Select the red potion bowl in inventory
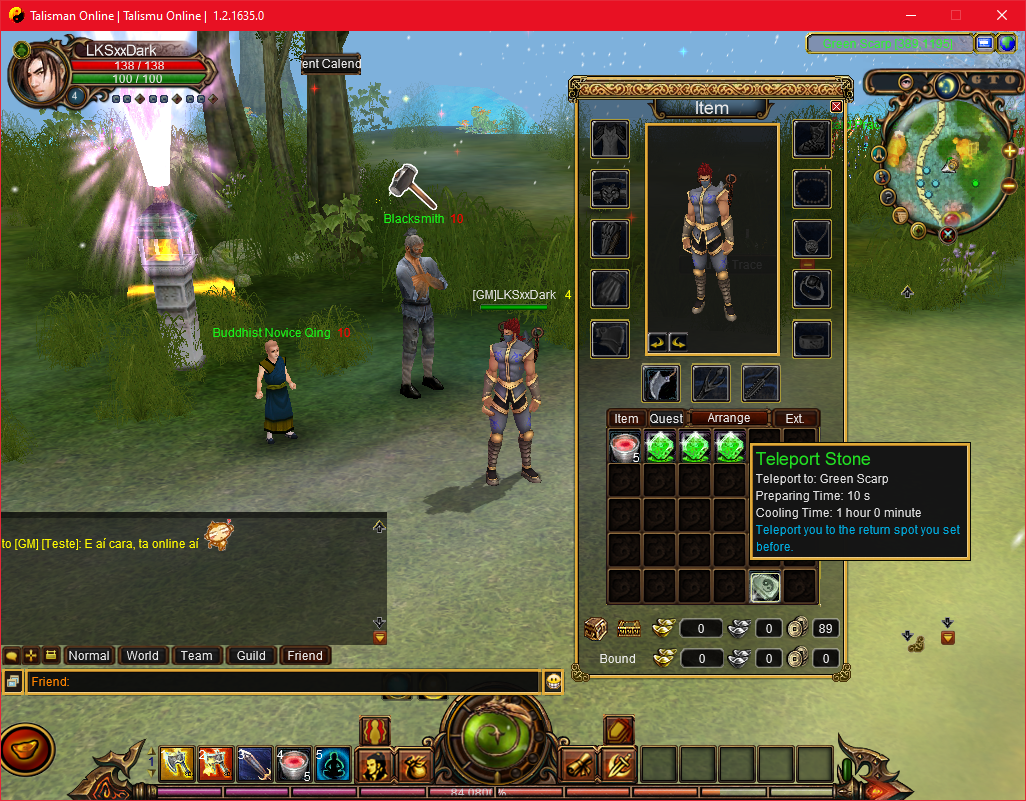This screenshot has height=801, width=1026. click(625, 447)
